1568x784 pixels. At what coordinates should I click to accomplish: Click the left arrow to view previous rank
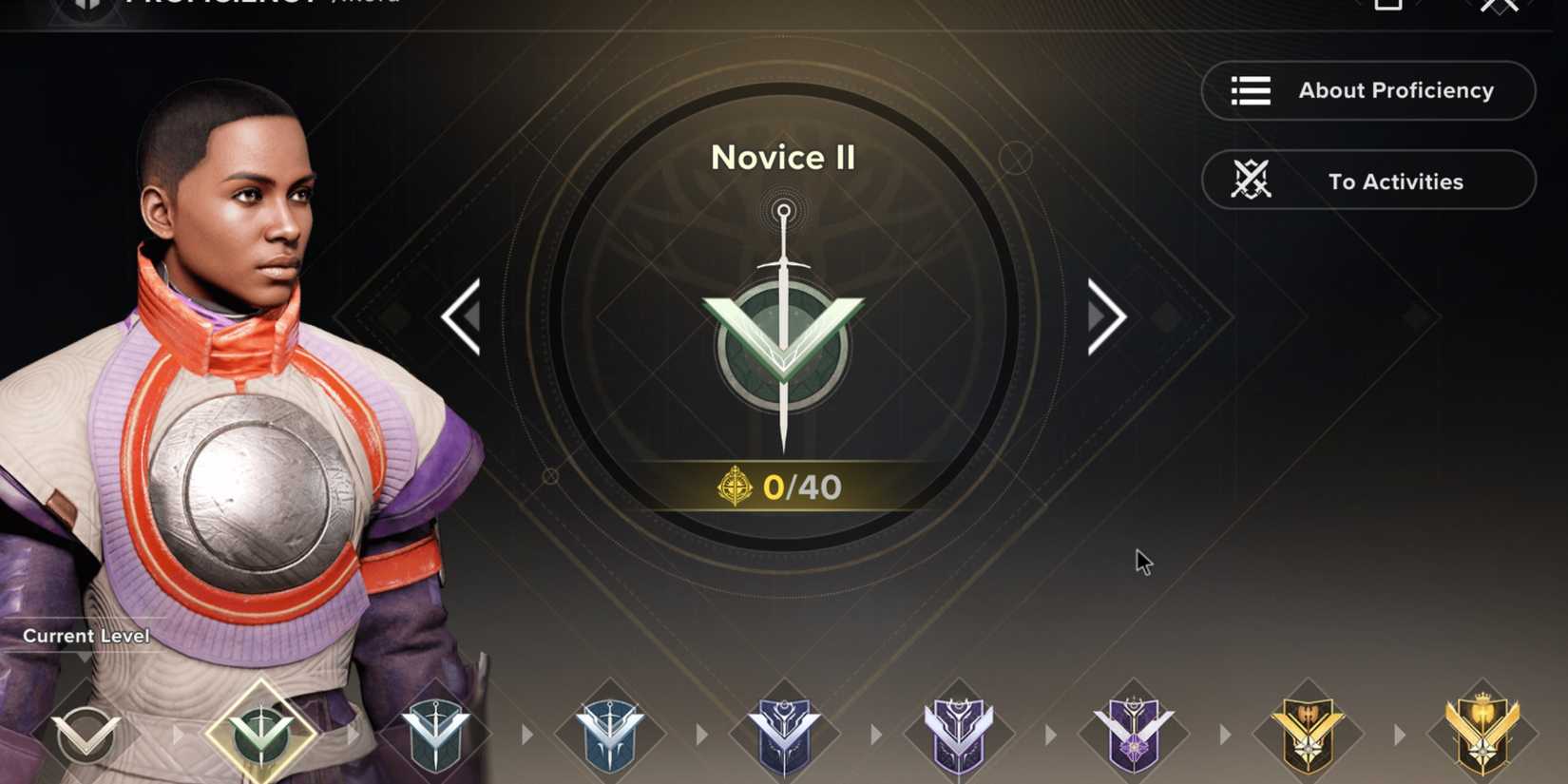click(463, 316)
